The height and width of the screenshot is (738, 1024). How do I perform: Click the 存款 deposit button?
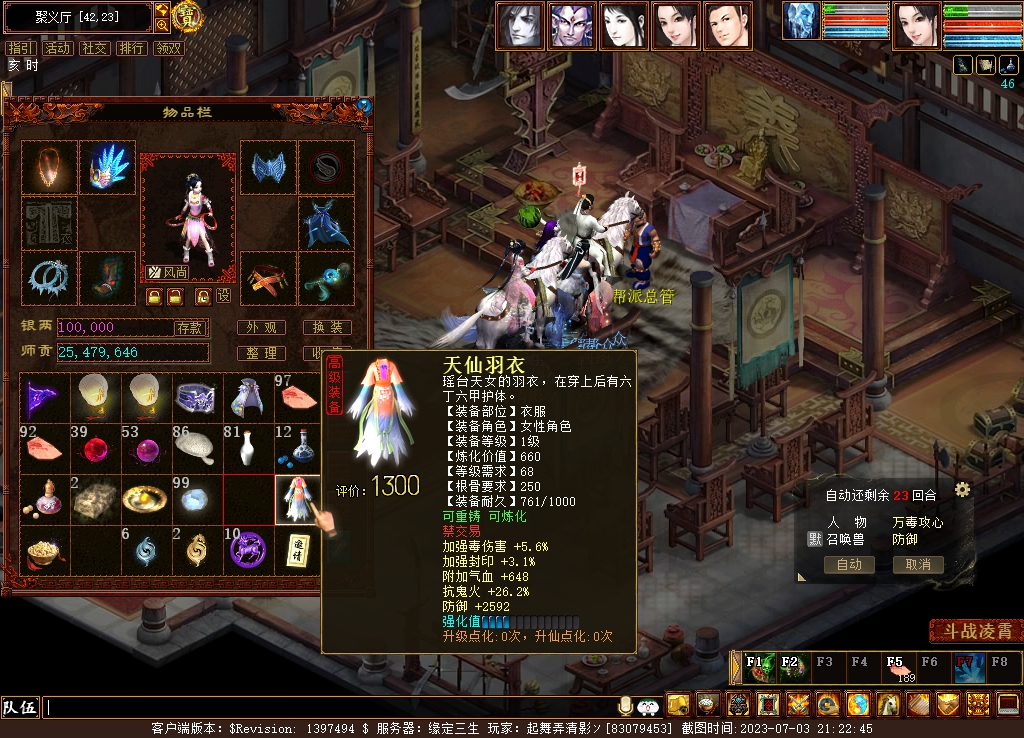(x=190, y=328)
